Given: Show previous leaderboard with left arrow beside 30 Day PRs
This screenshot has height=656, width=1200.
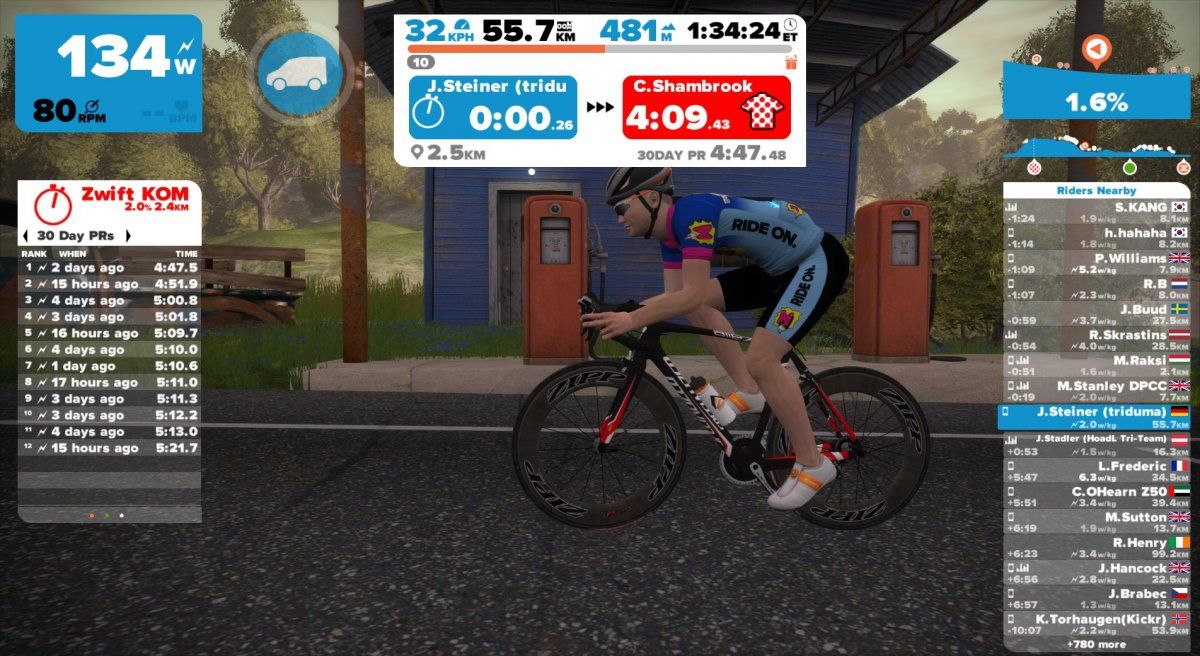Looking at the screenshot, I should click(25, 236).
